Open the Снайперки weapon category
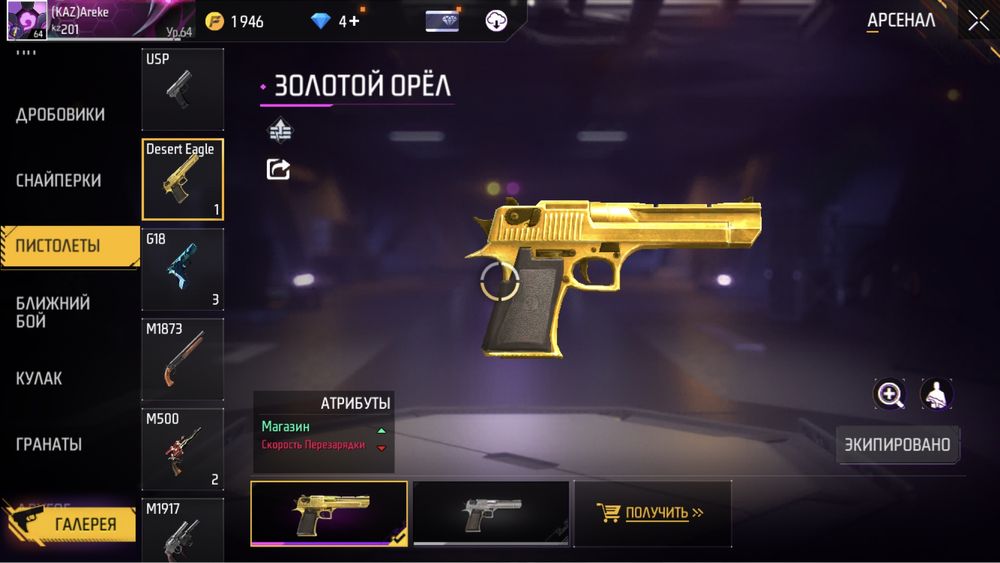Image resolution: width=1000 pixels, height=563 pixels. tap(58, 181)
